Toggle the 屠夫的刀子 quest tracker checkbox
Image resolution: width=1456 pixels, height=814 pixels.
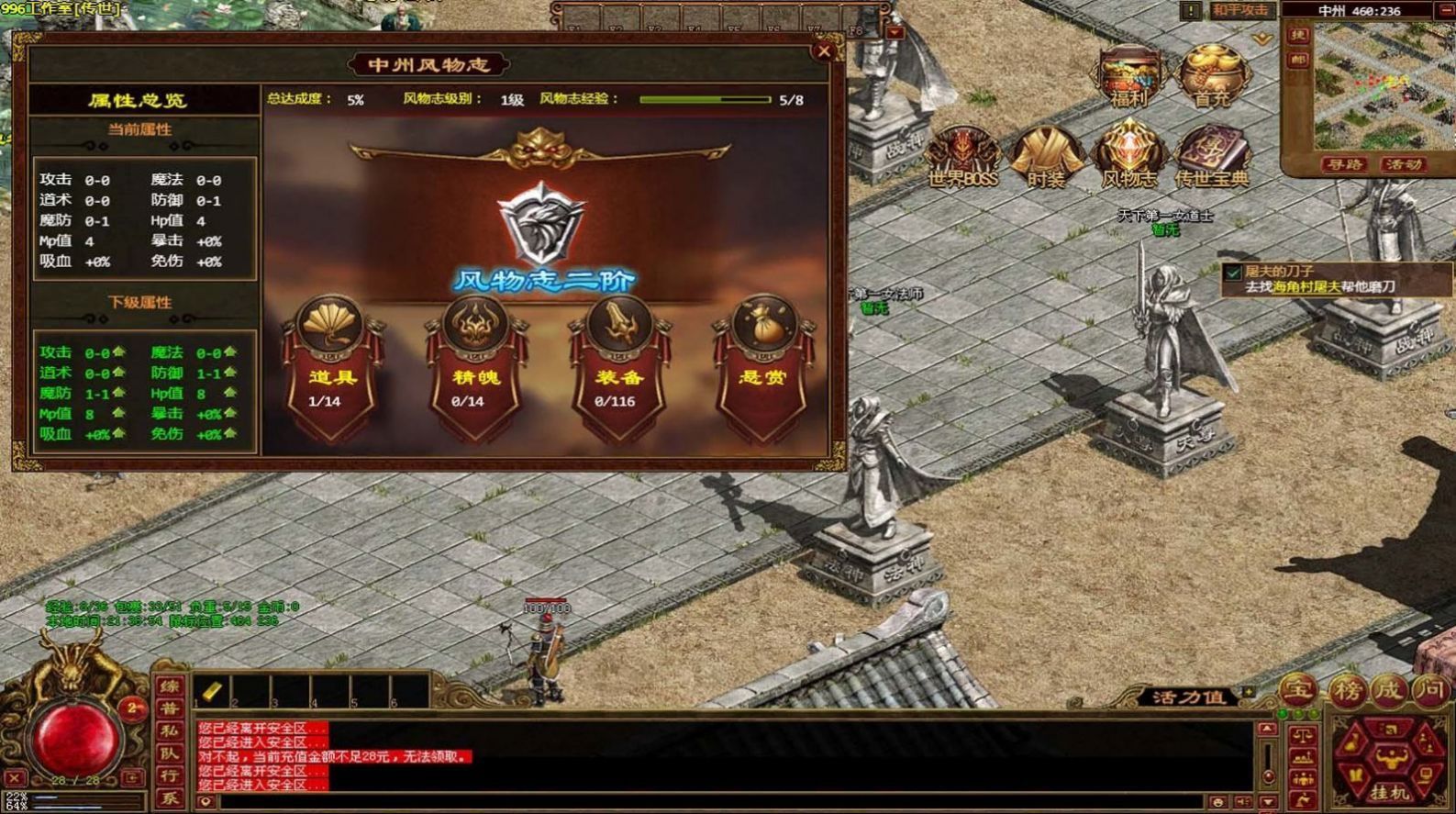pos(1234,273)
